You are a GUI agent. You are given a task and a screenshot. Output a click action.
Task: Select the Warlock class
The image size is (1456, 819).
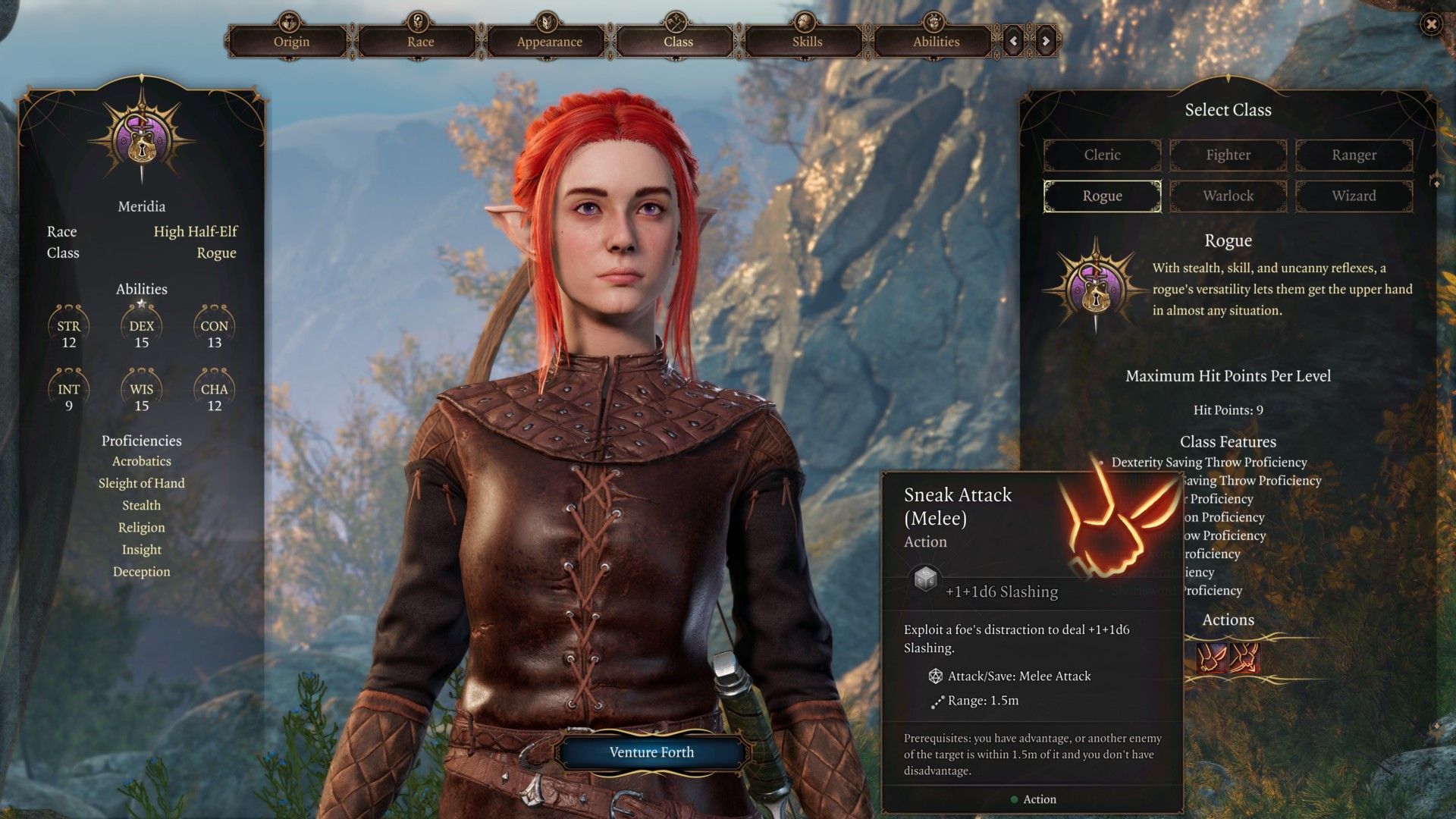(1228, 196)
